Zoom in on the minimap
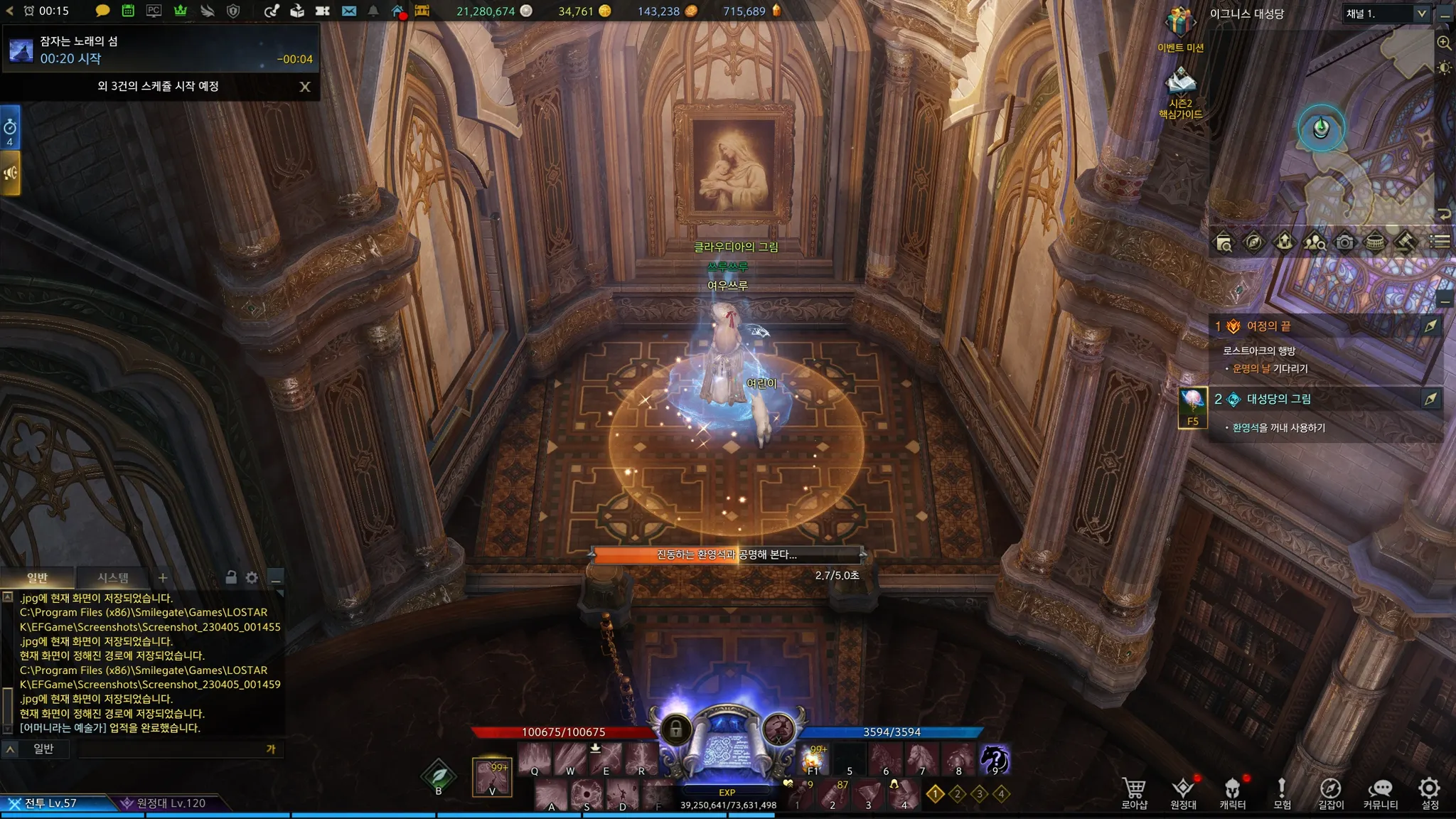This screenshot has height=819, width=1456. pos(1444,43)
